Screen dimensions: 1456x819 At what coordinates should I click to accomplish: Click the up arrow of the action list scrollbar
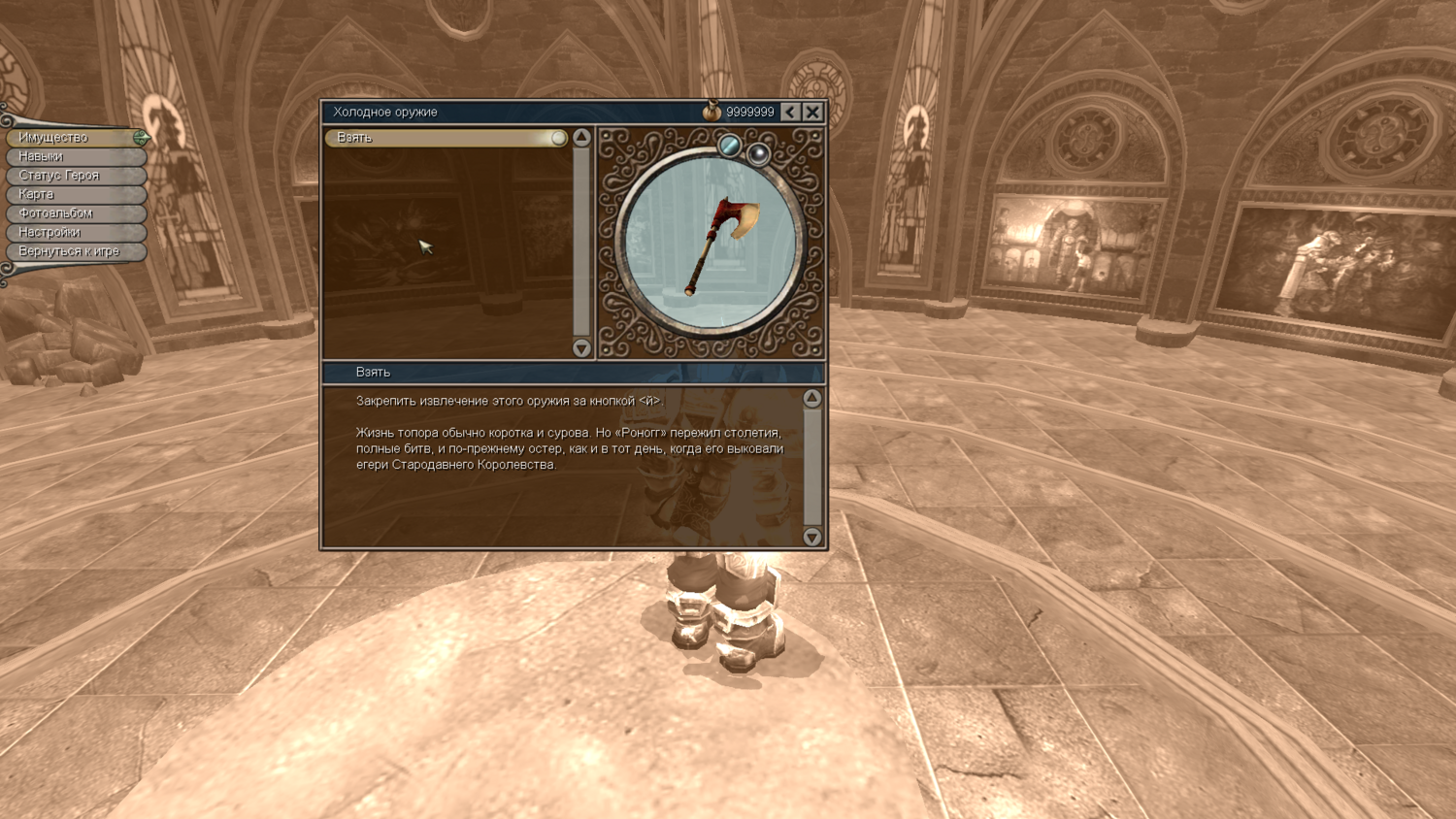(581, 138)
